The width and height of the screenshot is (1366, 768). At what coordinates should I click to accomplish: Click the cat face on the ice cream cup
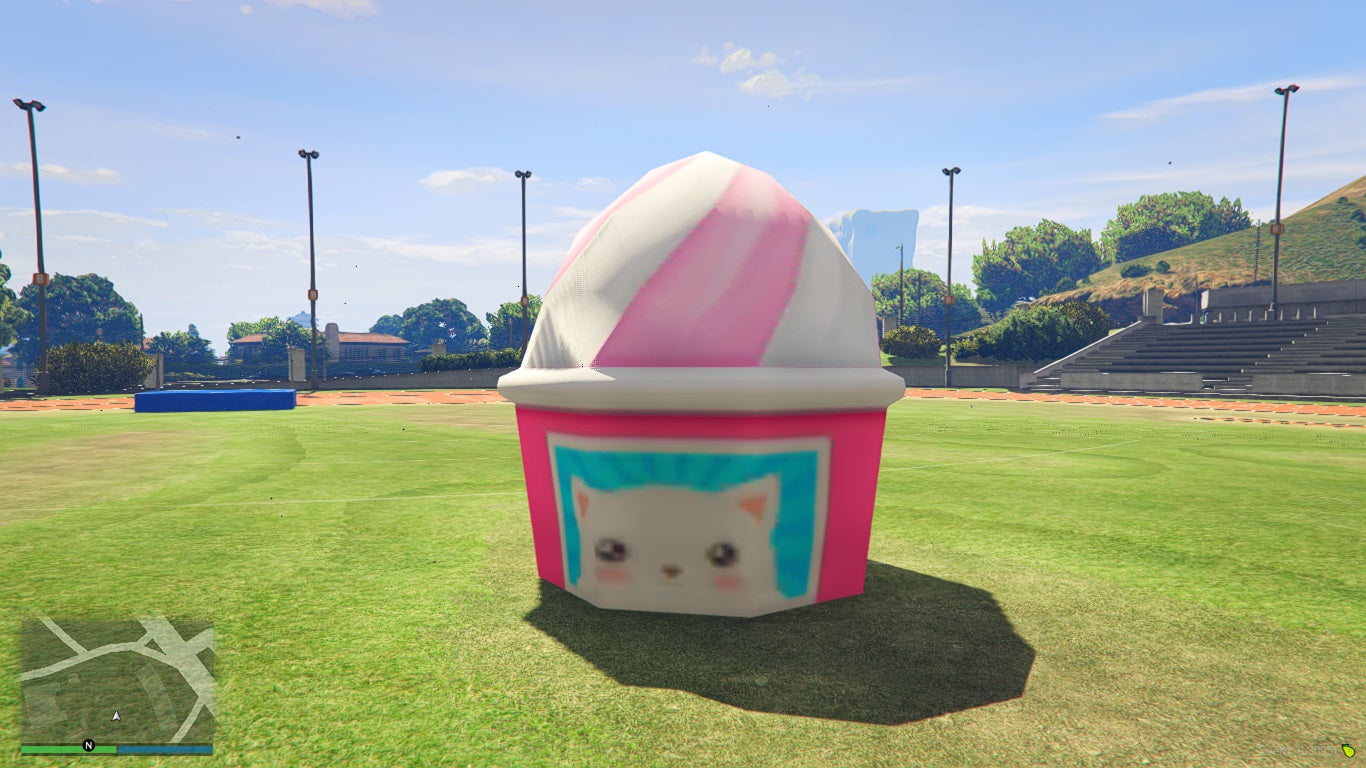[670, 530]
